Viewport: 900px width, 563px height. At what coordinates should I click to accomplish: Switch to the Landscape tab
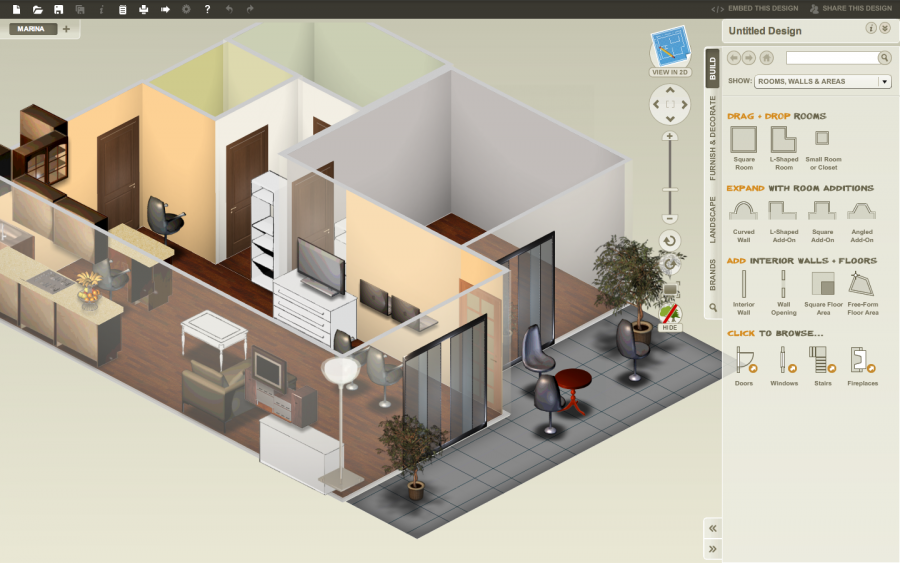712,220
